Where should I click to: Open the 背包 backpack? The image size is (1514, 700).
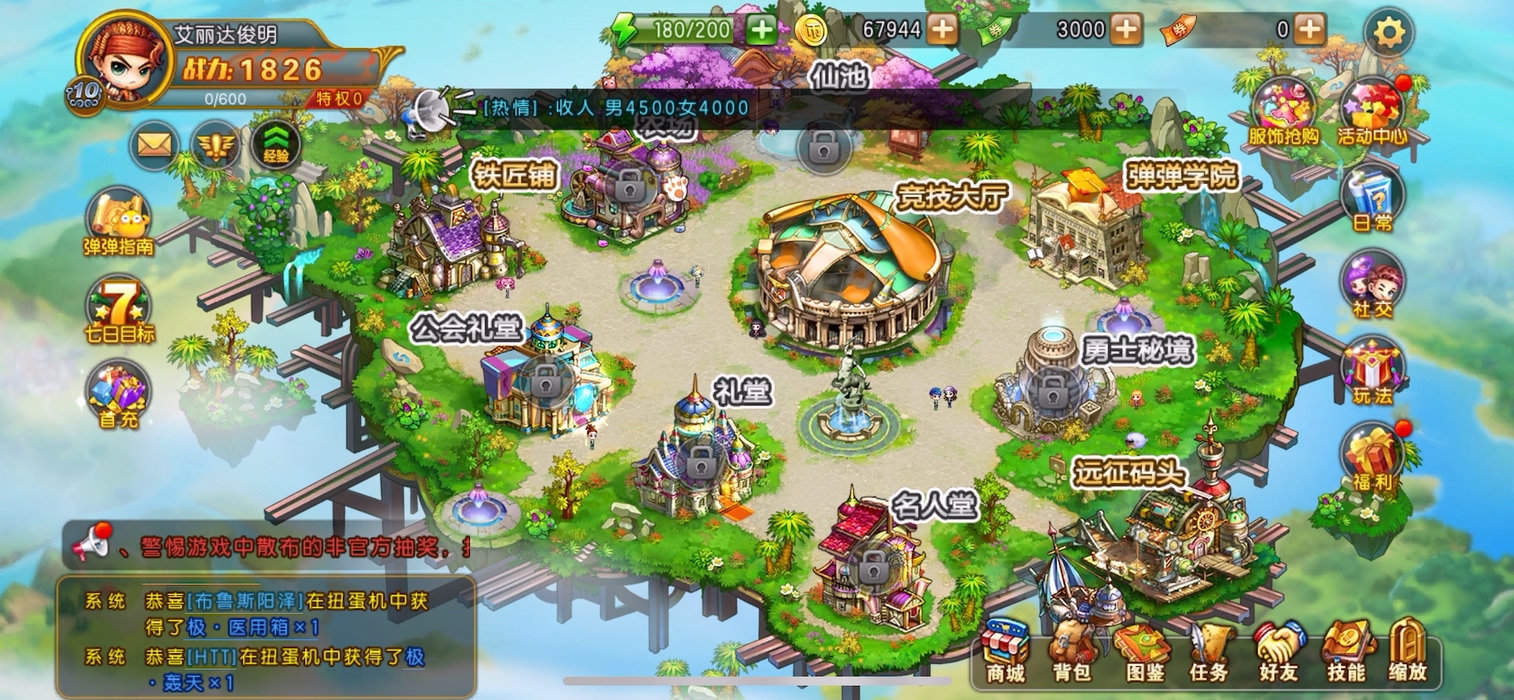[x=1069, y=650]
